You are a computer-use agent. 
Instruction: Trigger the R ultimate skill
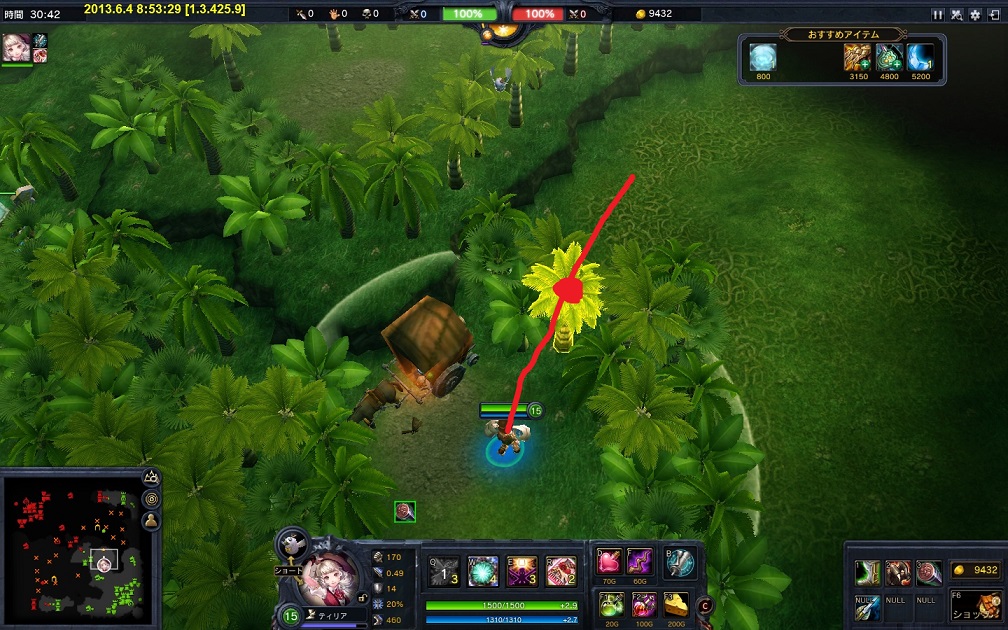point(561,571)
